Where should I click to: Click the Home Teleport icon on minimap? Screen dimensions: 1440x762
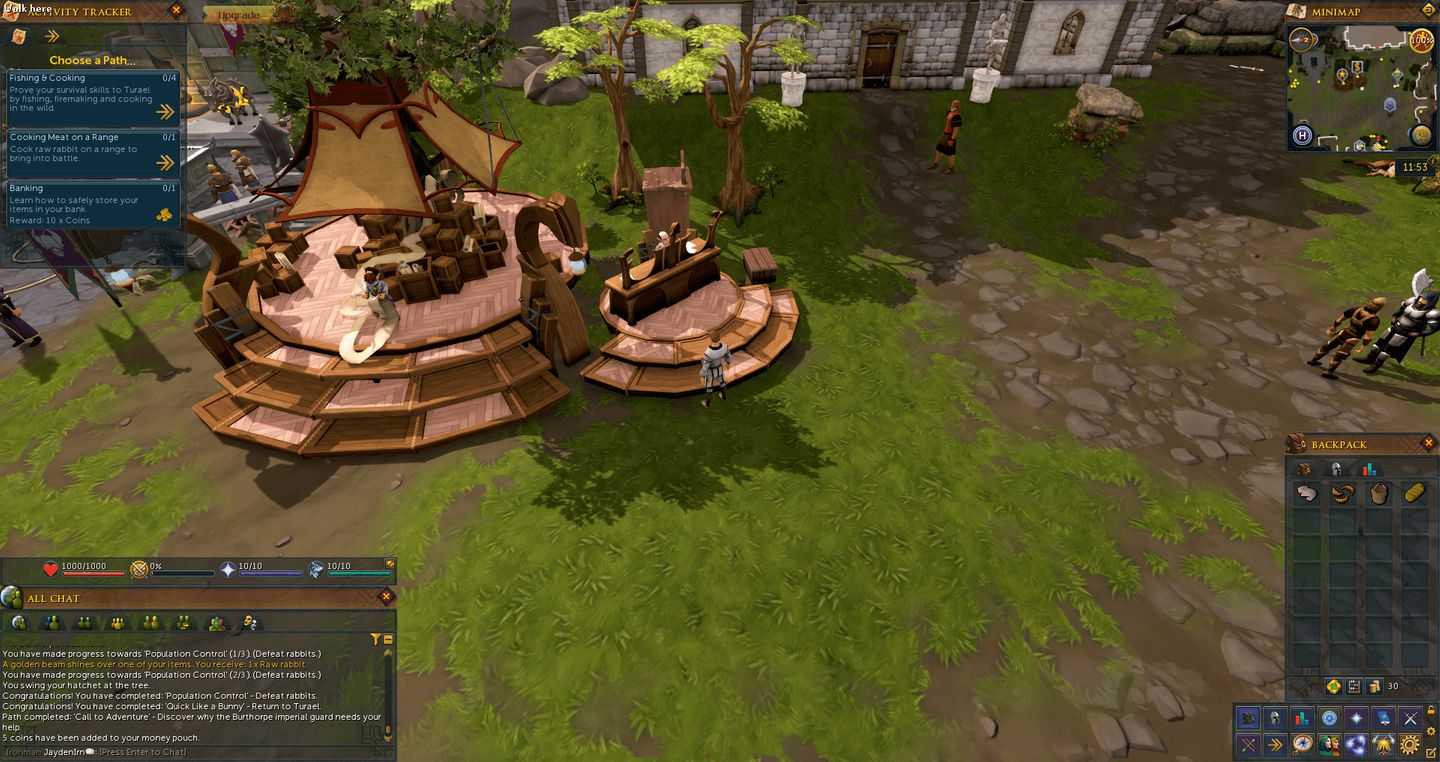pyautogui.click(x=1301, y=134)
